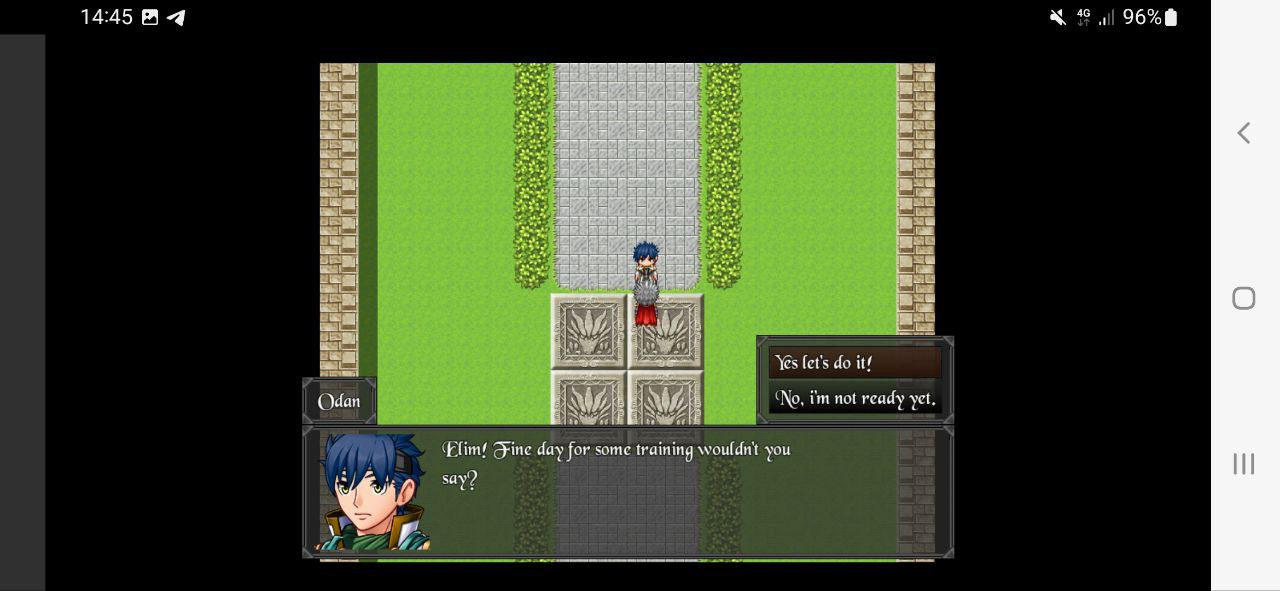Tap the Android back arrow

[1243, 133]
